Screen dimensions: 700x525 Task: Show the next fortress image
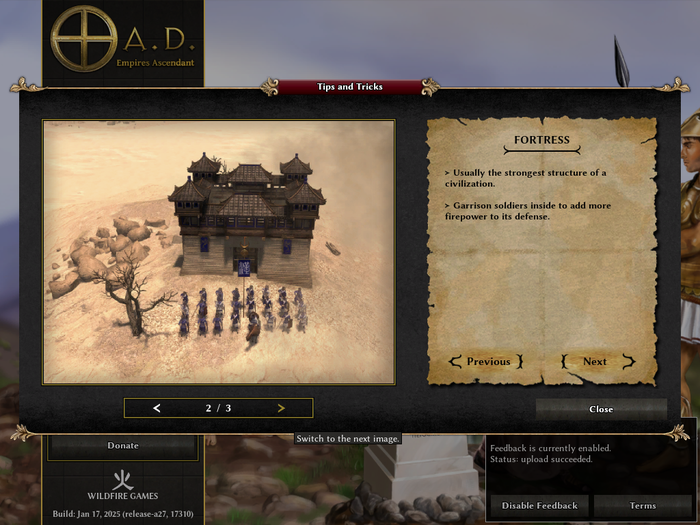click(281, 408)
